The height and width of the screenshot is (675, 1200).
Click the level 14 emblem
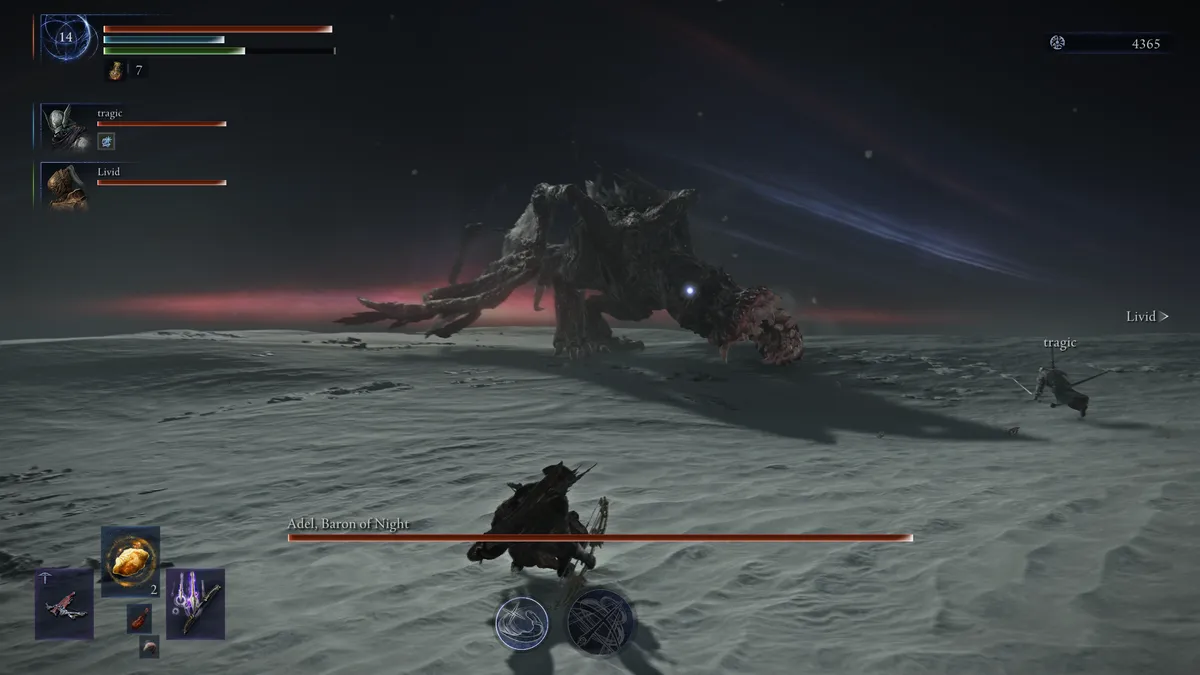coord(66,38)
